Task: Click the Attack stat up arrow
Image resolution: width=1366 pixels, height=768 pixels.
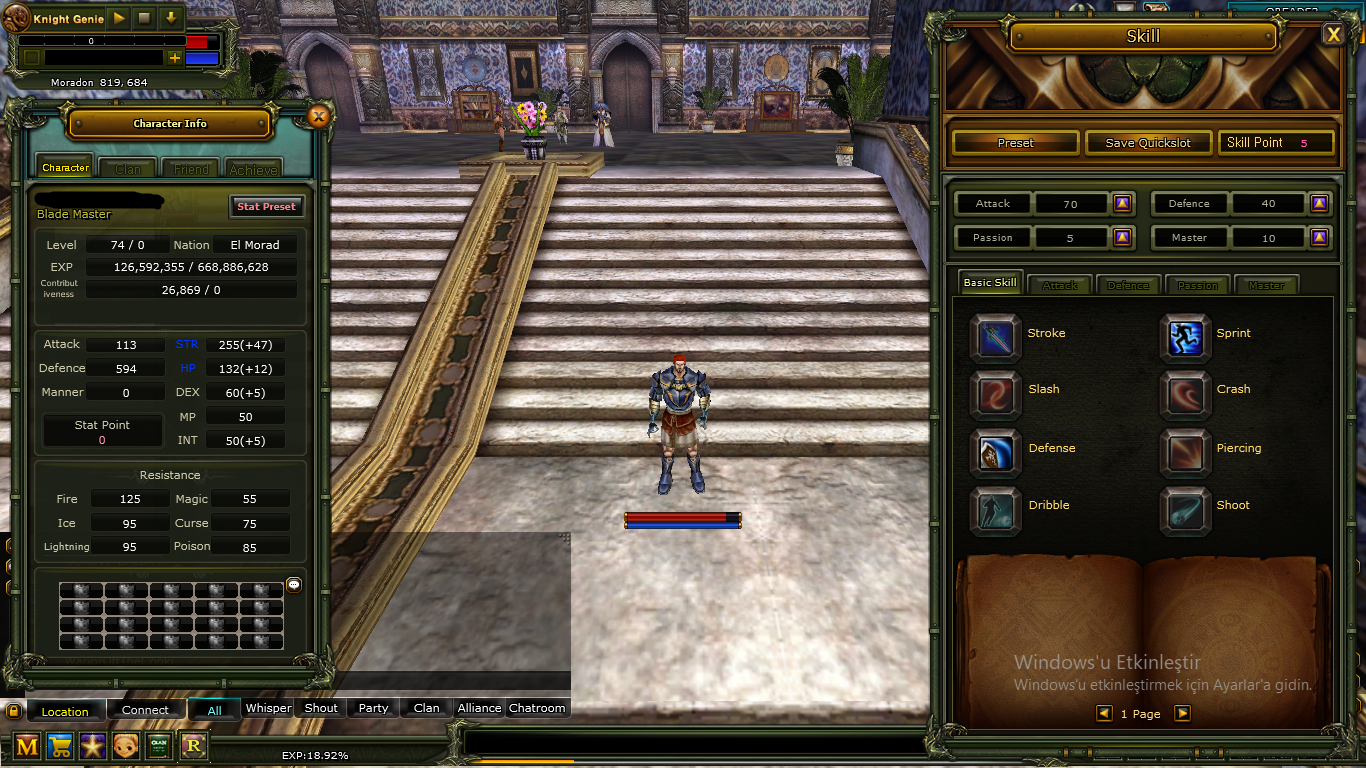Action: tap(1122, 203)
